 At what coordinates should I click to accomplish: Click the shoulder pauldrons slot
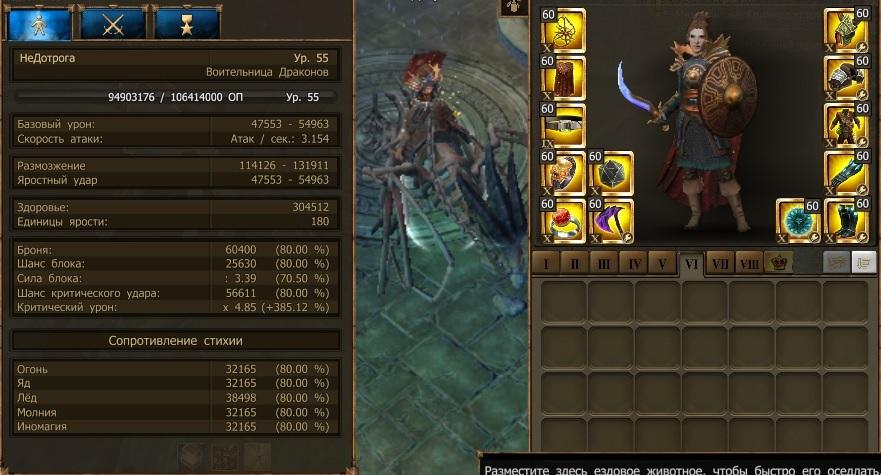846,78
